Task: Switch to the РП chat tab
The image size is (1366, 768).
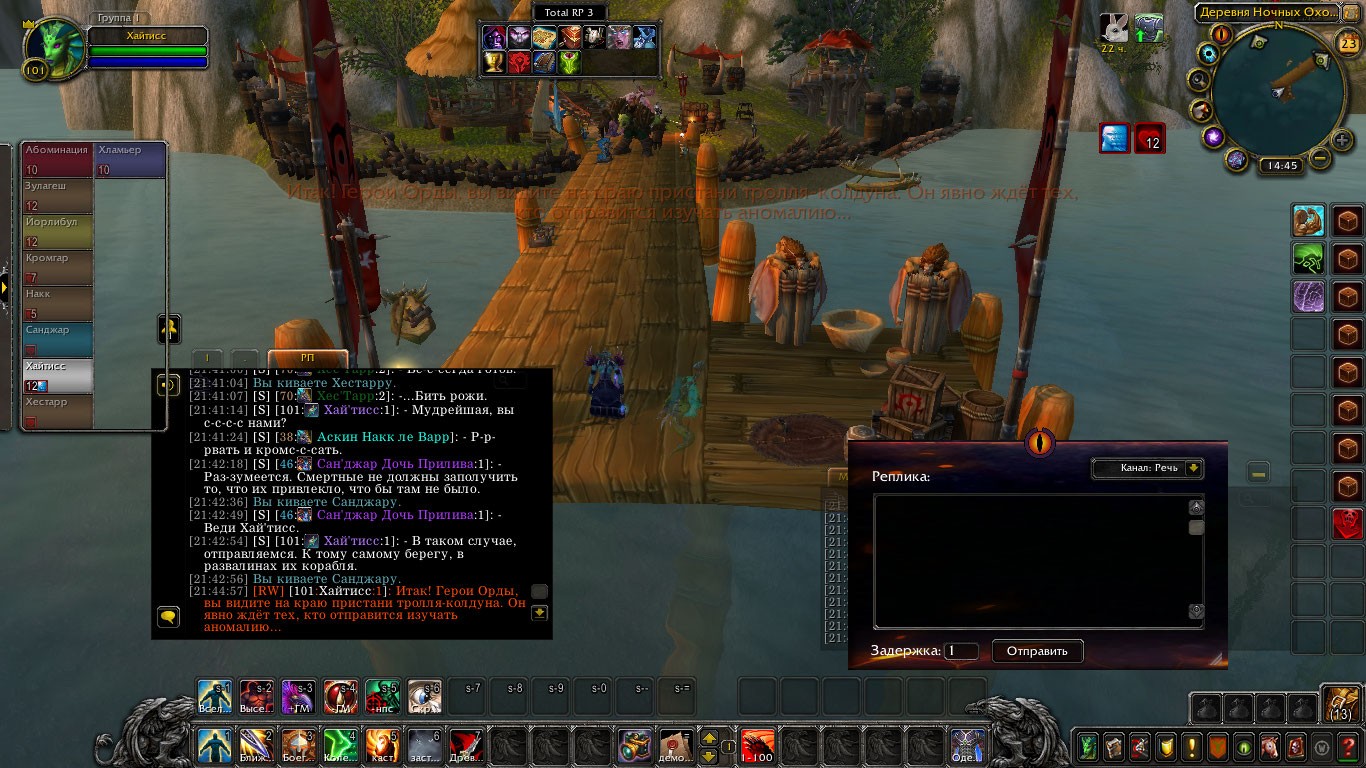Action: pos(307,358)
